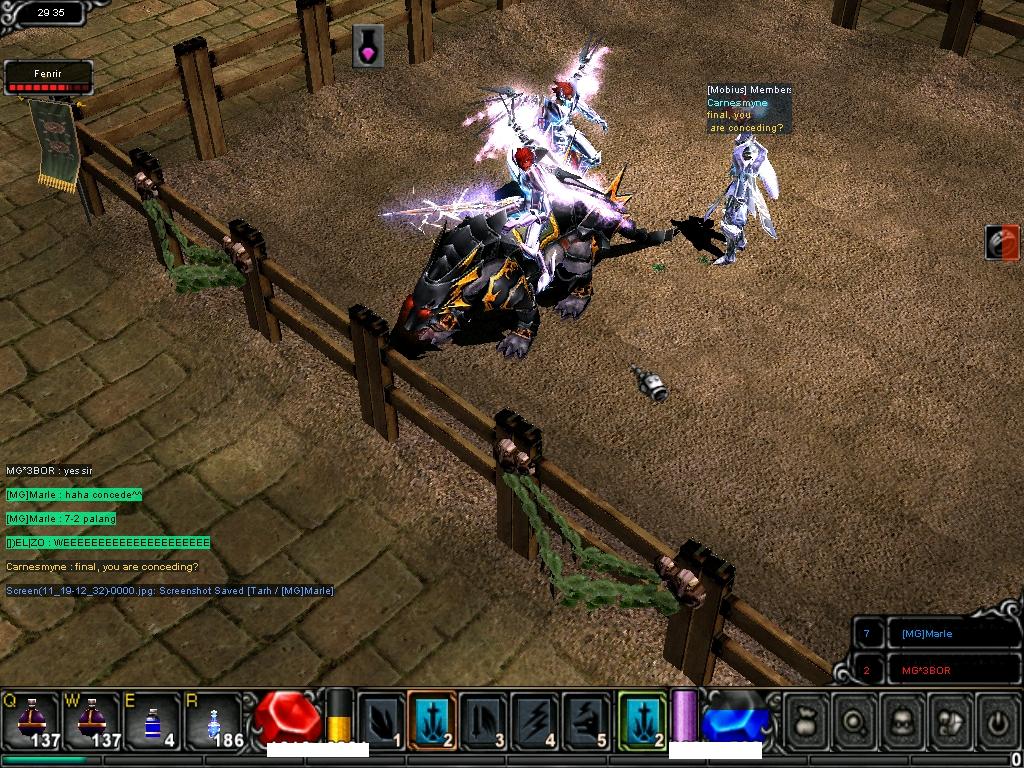Use the purple potion in slot Q
The image size is (1024, 768).
(29, 719)
